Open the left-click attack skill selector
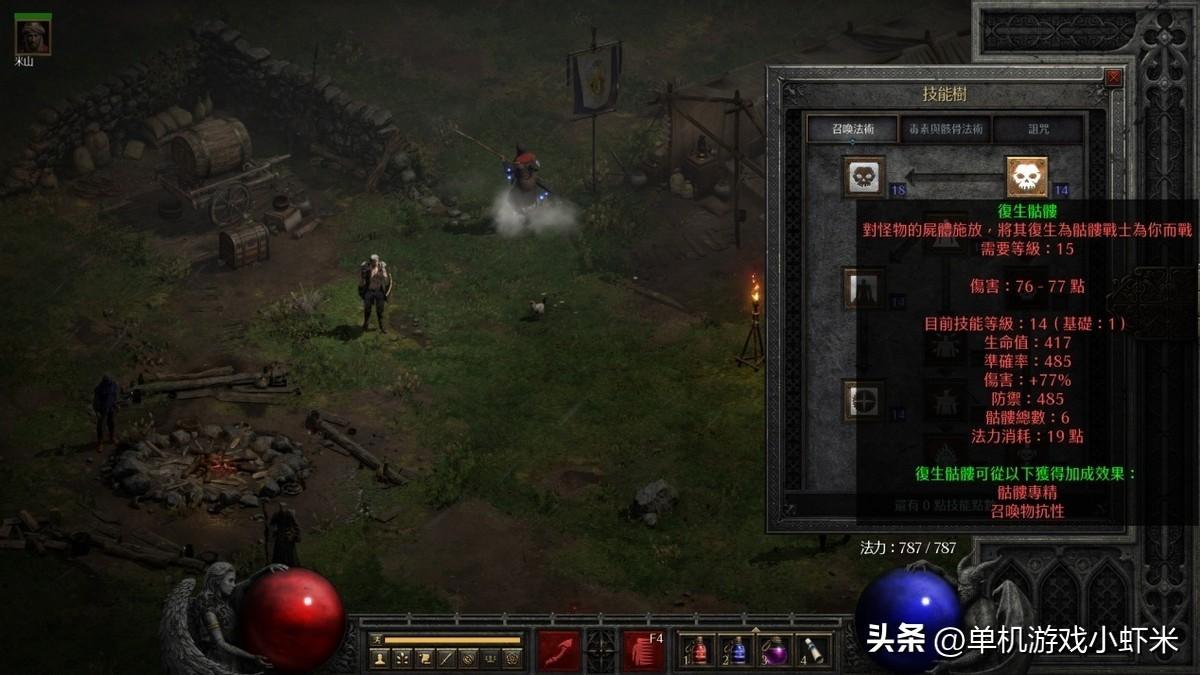1200x675 pixels. (559, 650)
